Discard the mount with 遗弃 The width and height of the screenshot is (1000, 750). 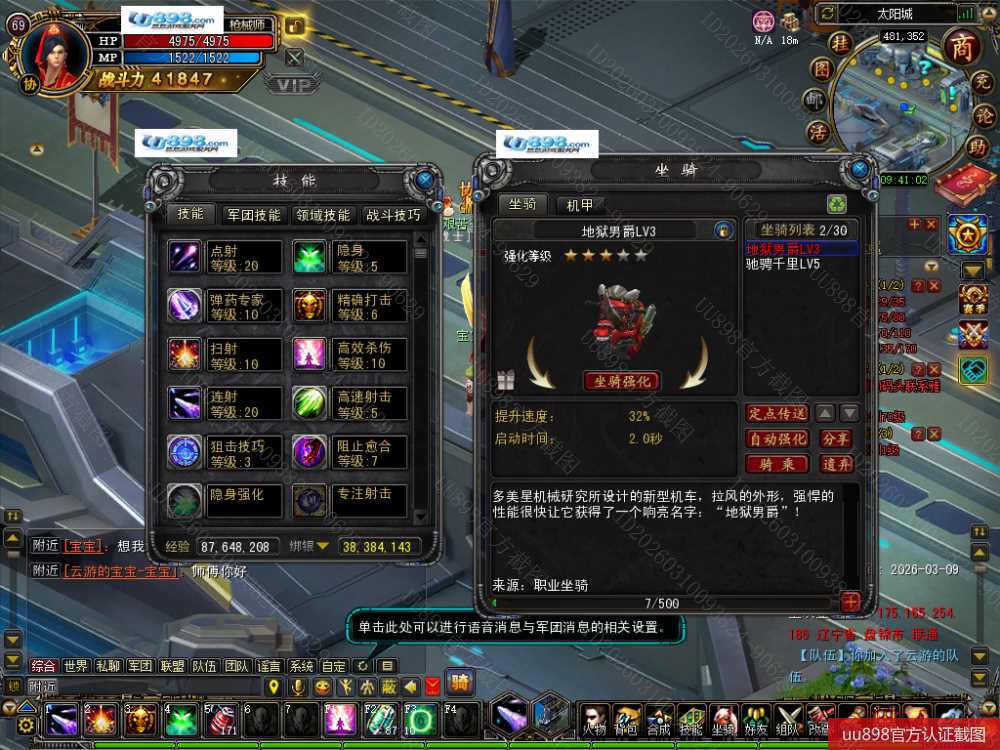click(x=836, y=464)
